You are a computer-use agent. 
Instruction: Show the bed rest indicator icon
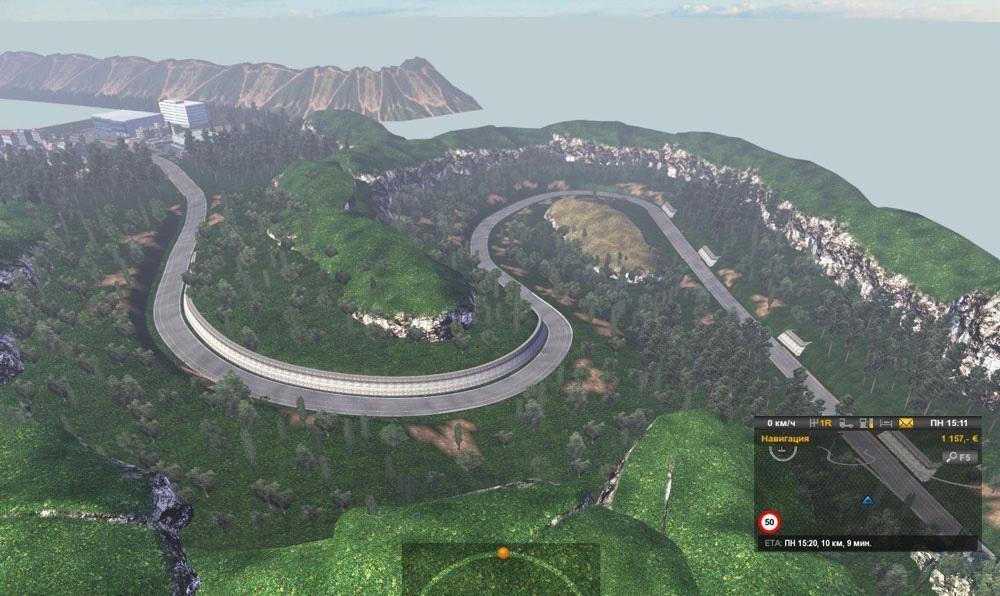click(886, 424)
